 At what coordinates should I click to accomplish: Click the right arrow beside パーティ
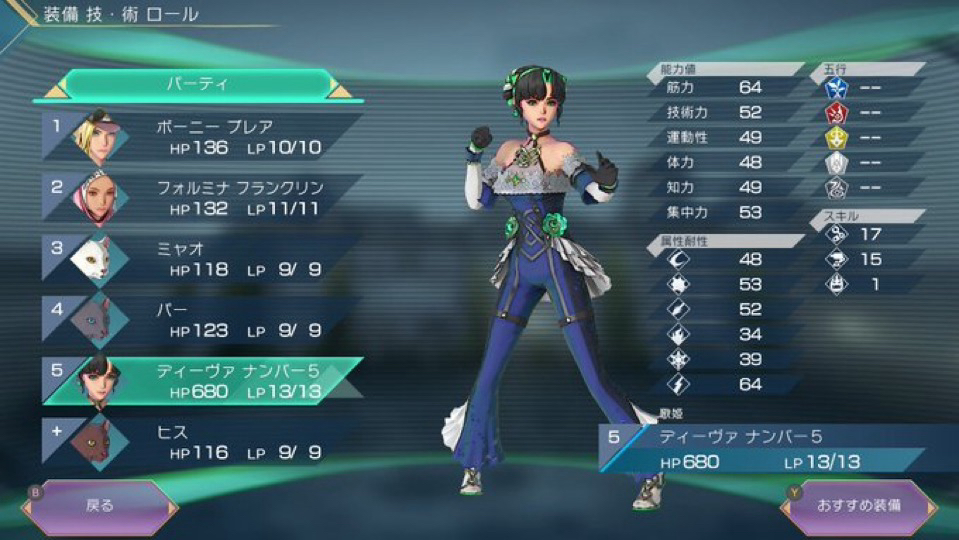coord(341,91)
